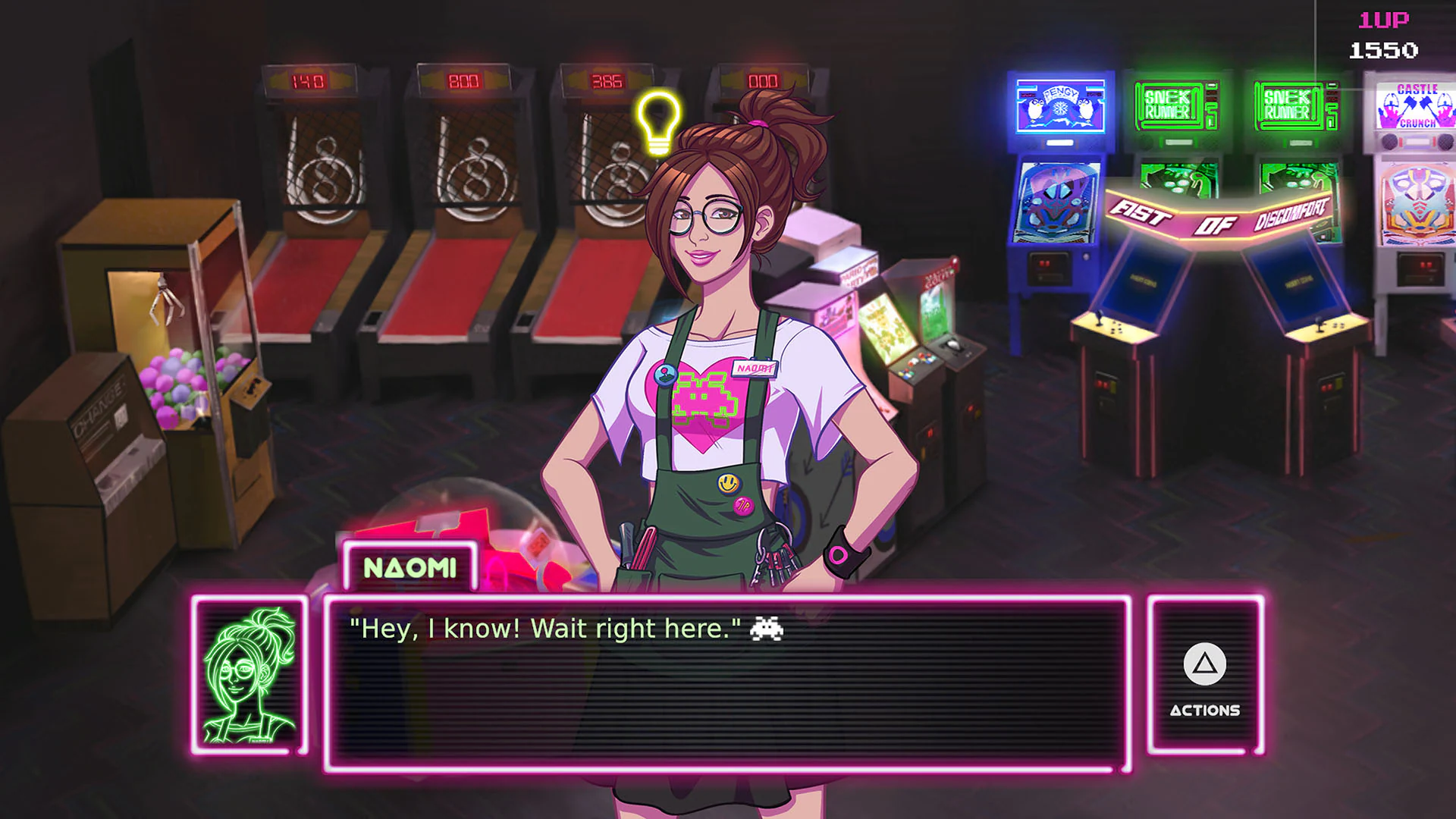Toggle the Fengy pinball machine display
Image resolution: width=1456 pixels, height=819 pixels.
[1060, 106]
